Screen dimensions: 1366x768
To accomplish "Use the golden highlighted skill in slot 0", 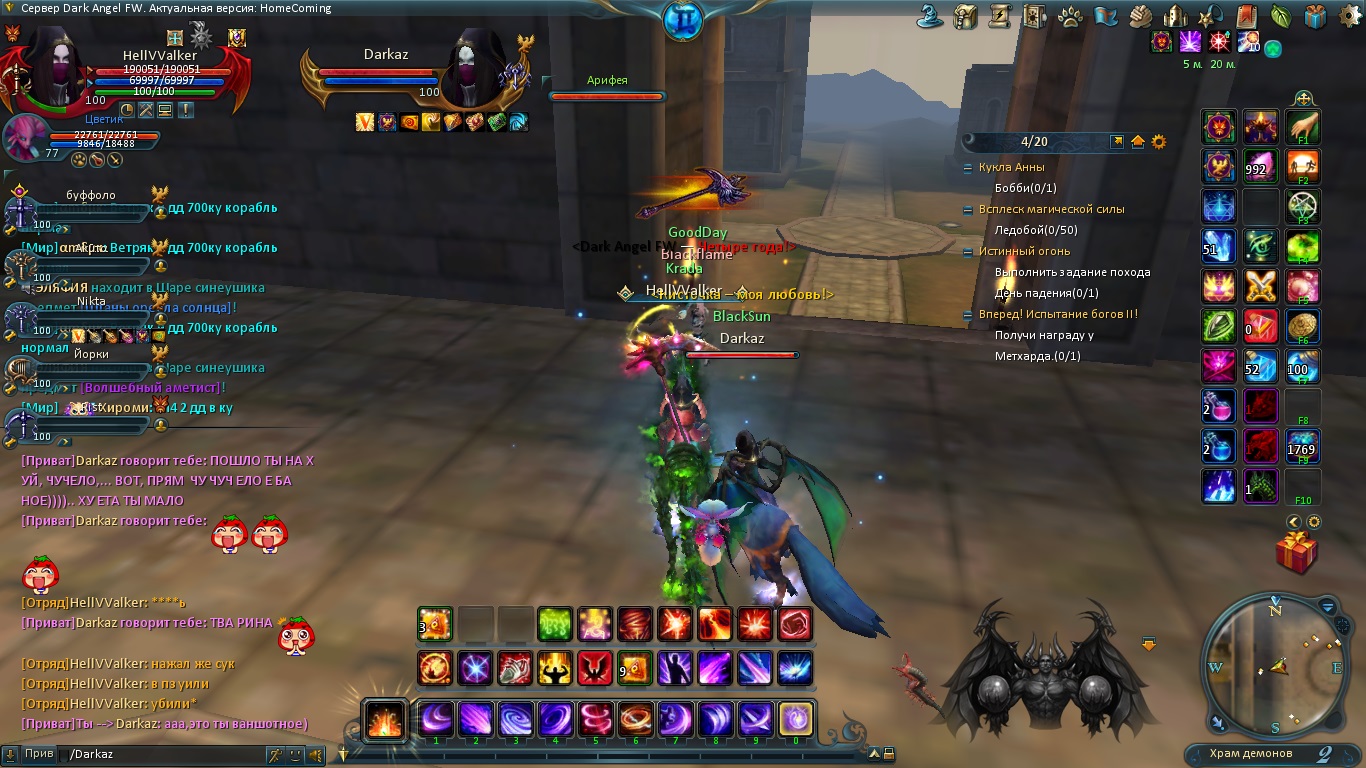I will click(796, 719).
